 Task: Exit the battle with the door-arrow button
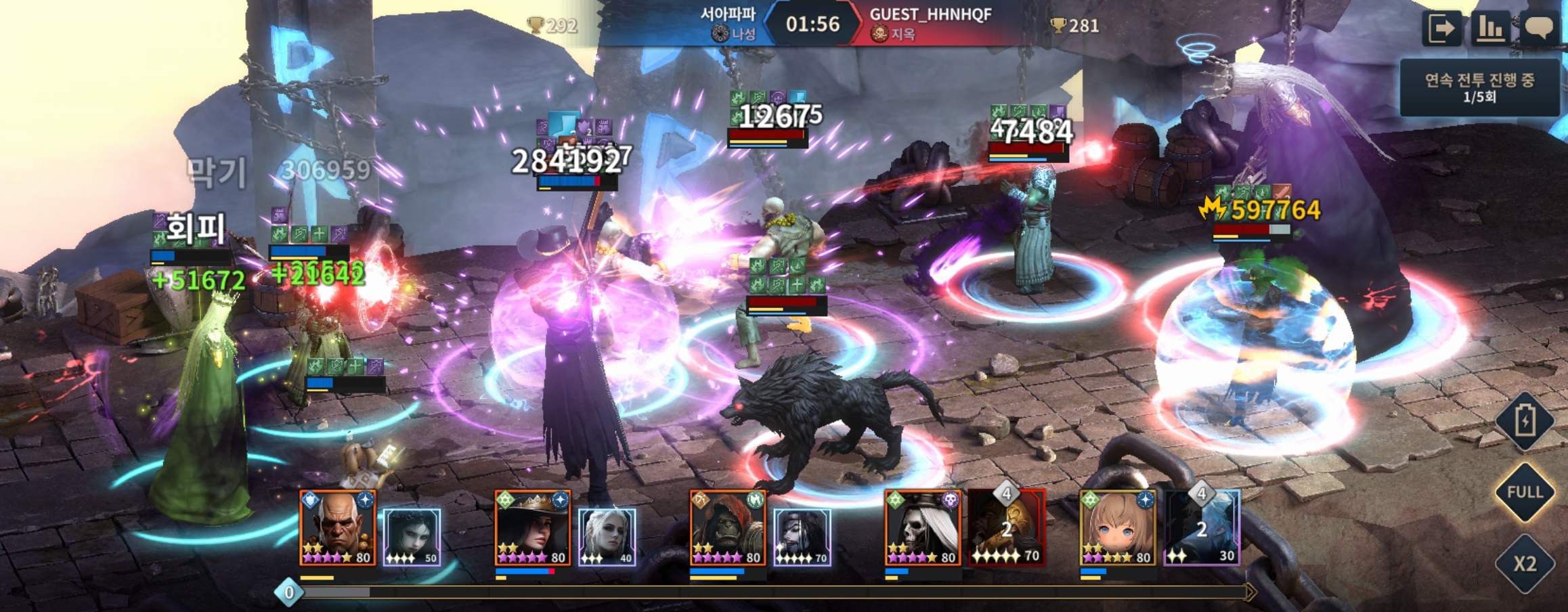click(1441, 28)
